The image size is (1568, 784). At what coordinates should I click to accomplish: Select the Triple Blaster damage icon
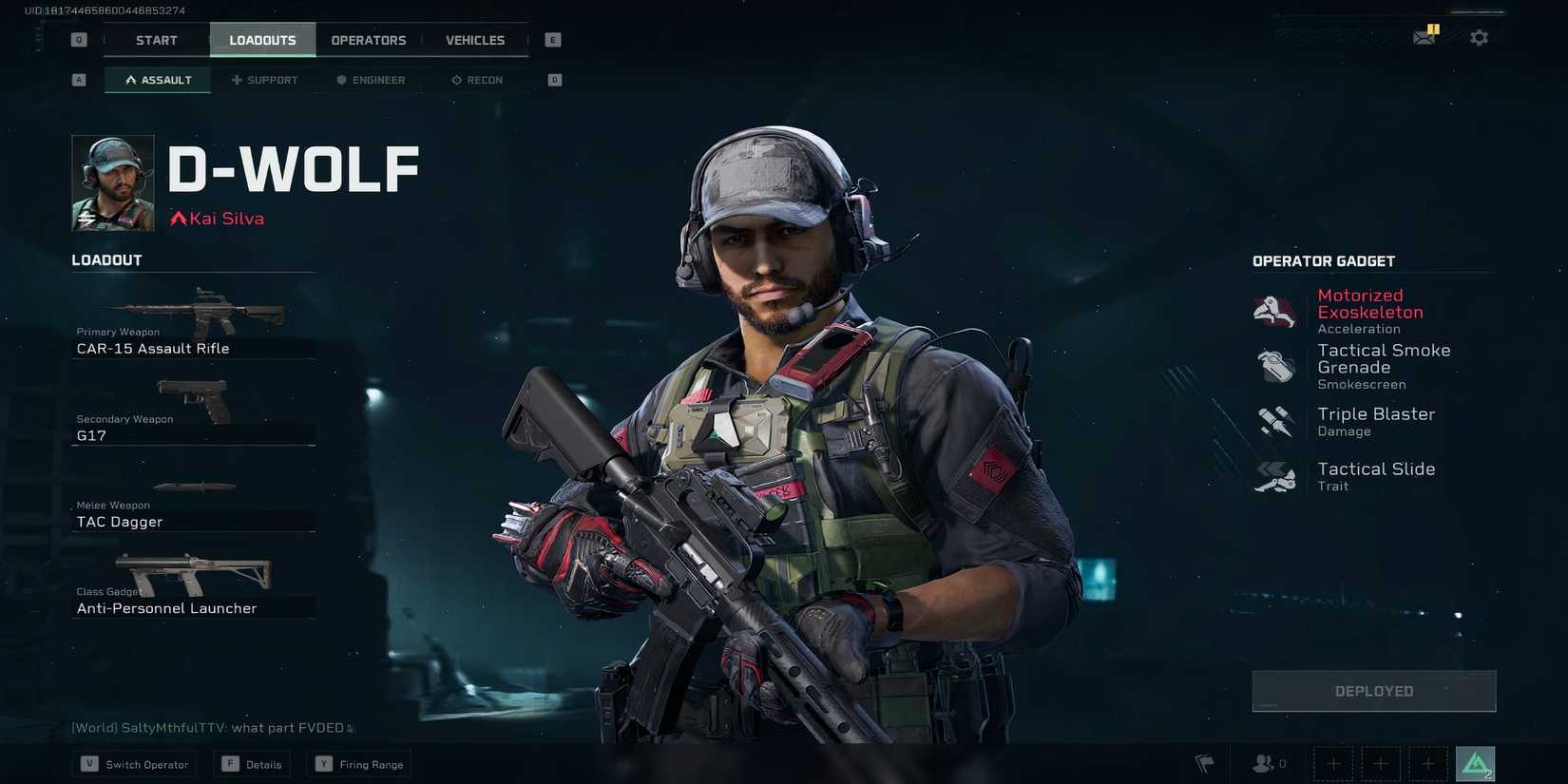(x=1274, y=421)
